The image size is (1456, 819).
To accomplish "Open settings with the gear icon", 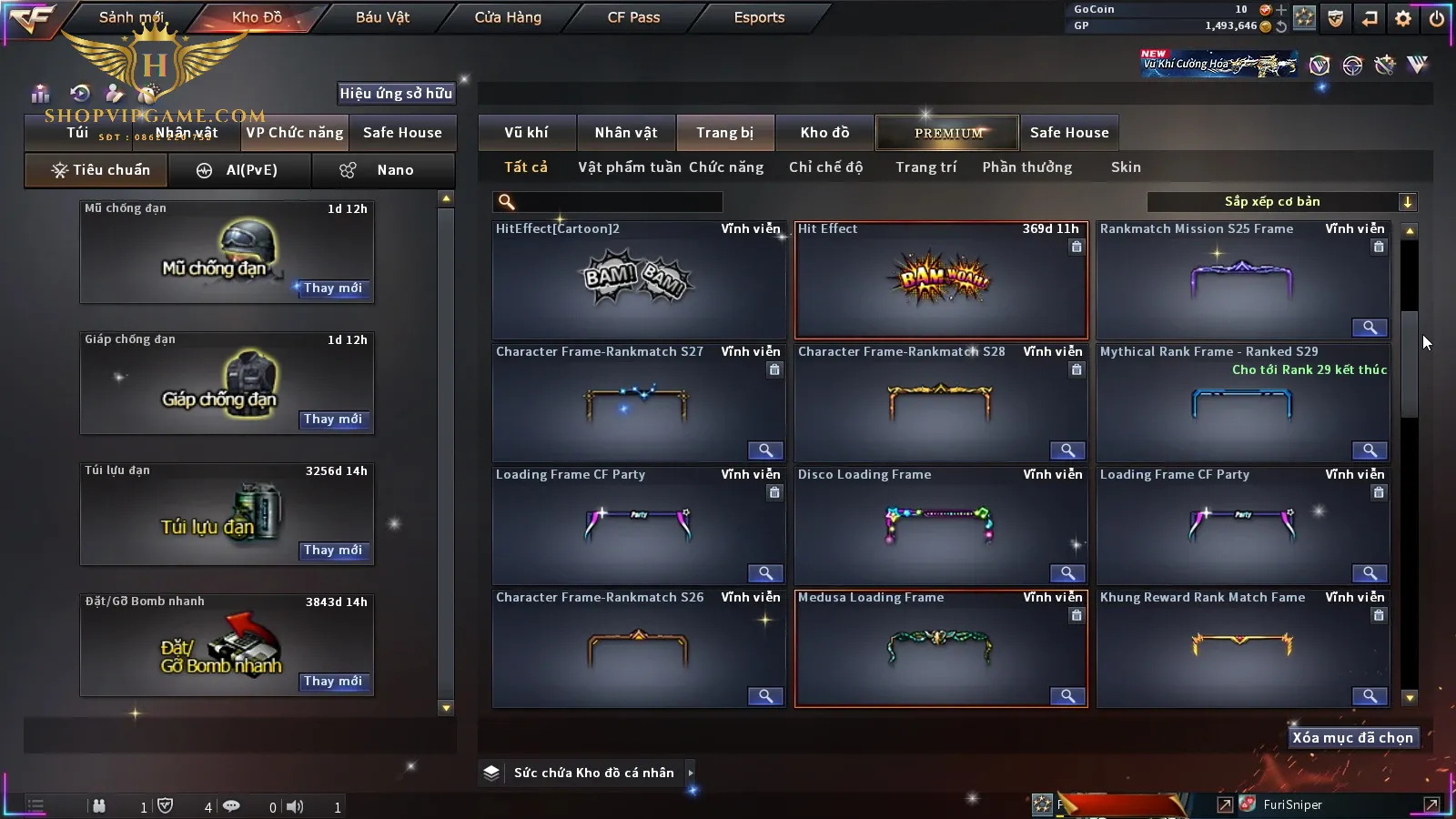I will (x=1403, y=18).
